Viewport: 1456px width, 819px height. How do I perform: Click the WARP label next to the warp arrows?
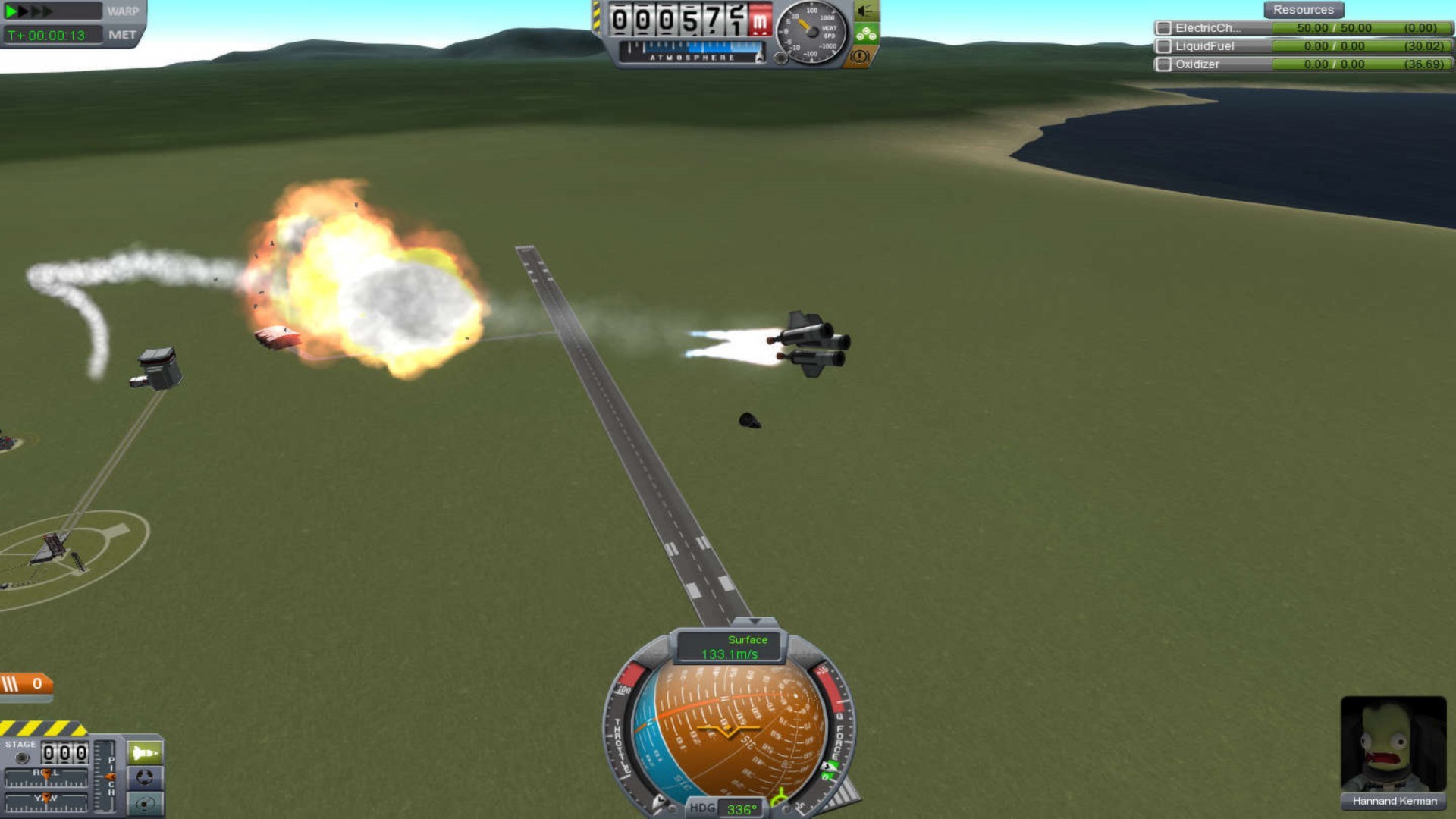coord(123,11)
